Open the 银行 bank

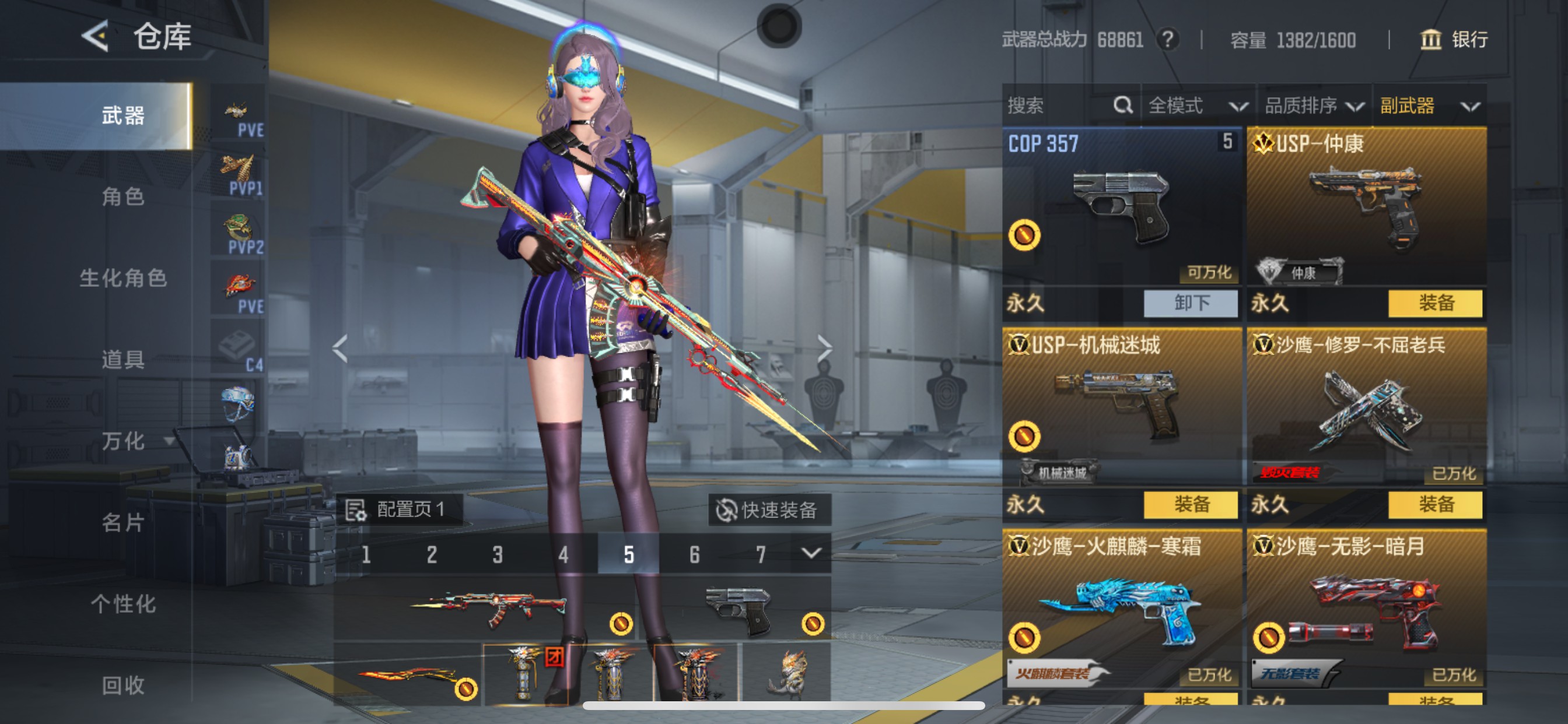point(1454,40)
